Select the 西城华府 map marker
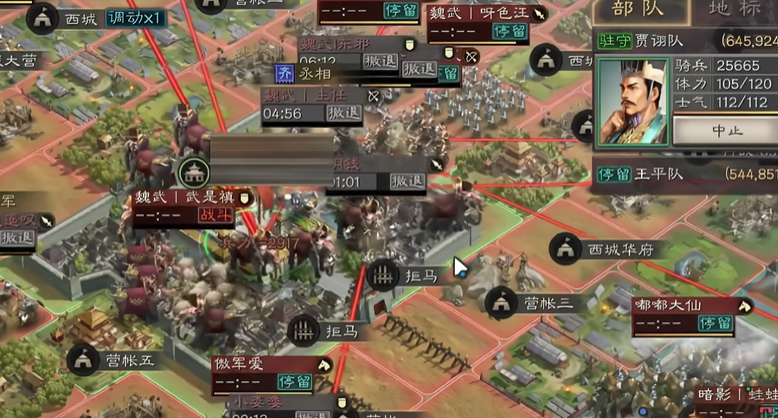778x418 pixels. (x=567, y=249)
